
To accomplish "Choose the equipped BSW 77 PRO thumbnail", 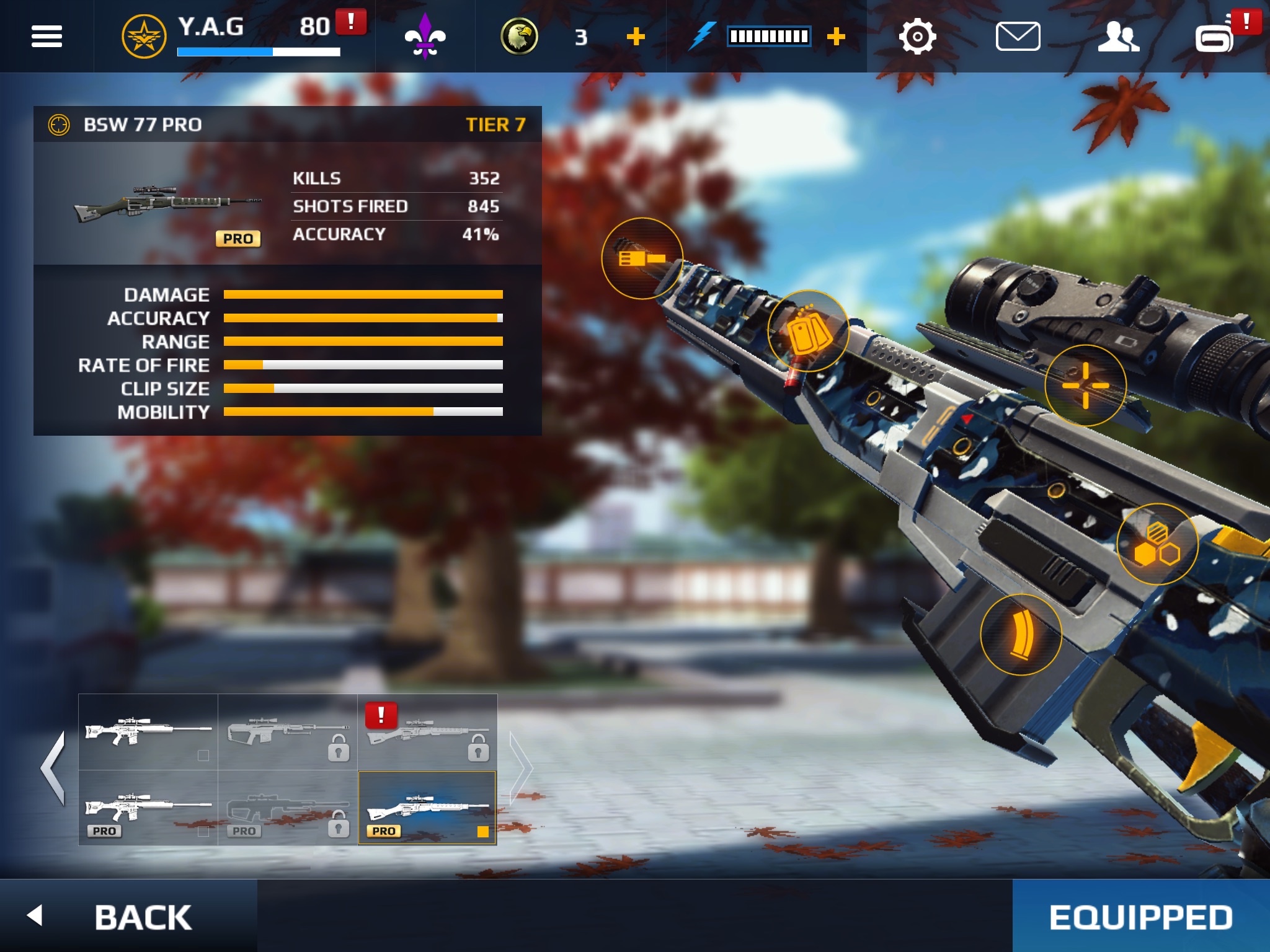I will coord(427,808).
